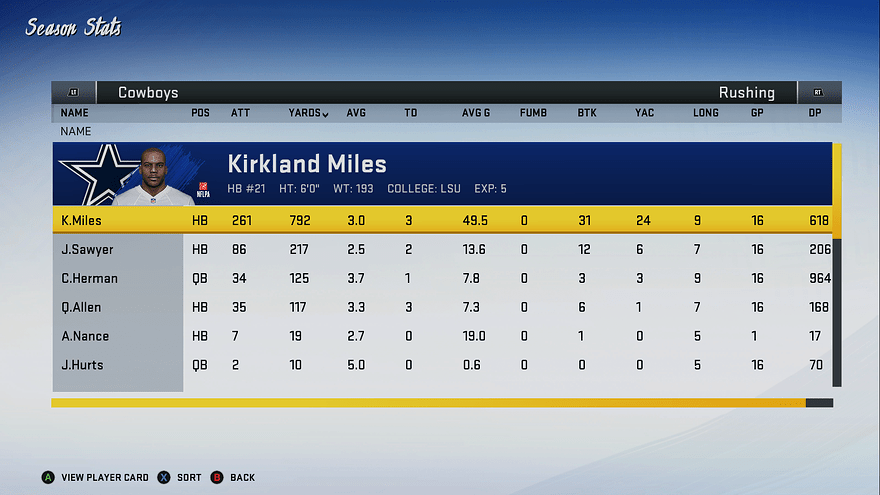Sort by the BTK column header
The height and width of the screenshot is (495, 880).
tap(587, 113)
